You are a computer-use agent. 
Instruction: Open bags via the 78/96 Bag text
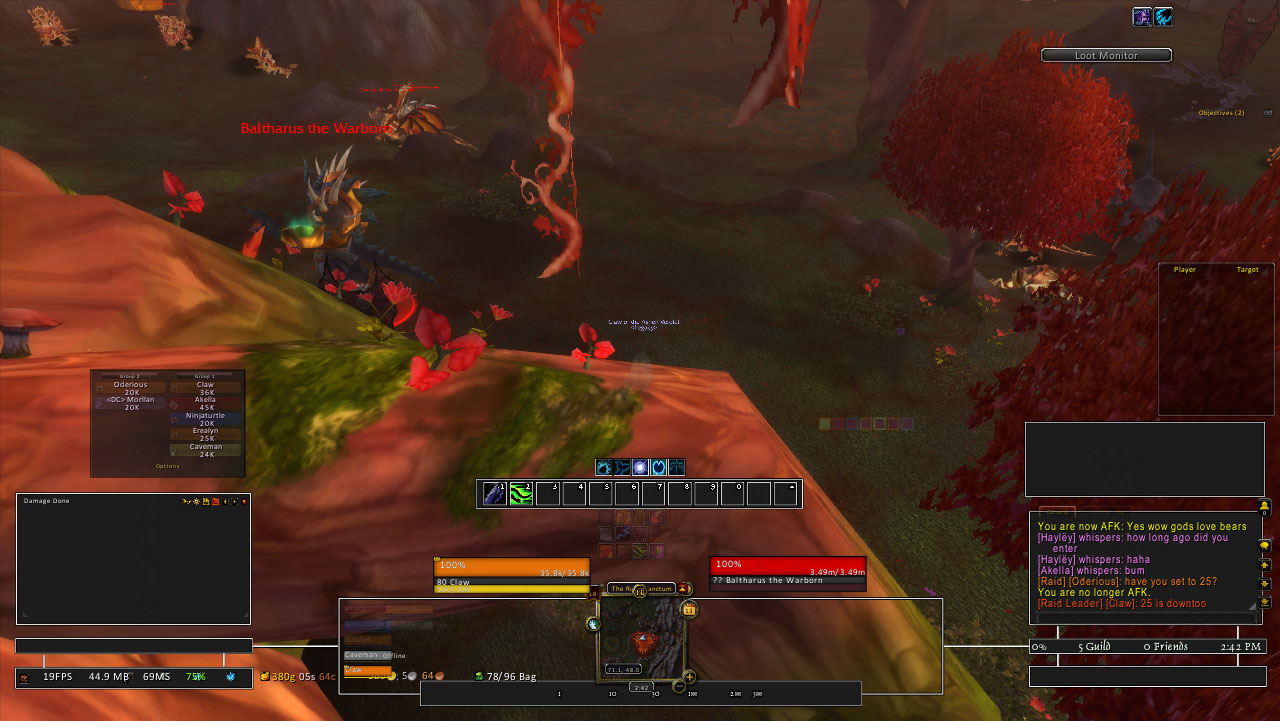point(511,677)
